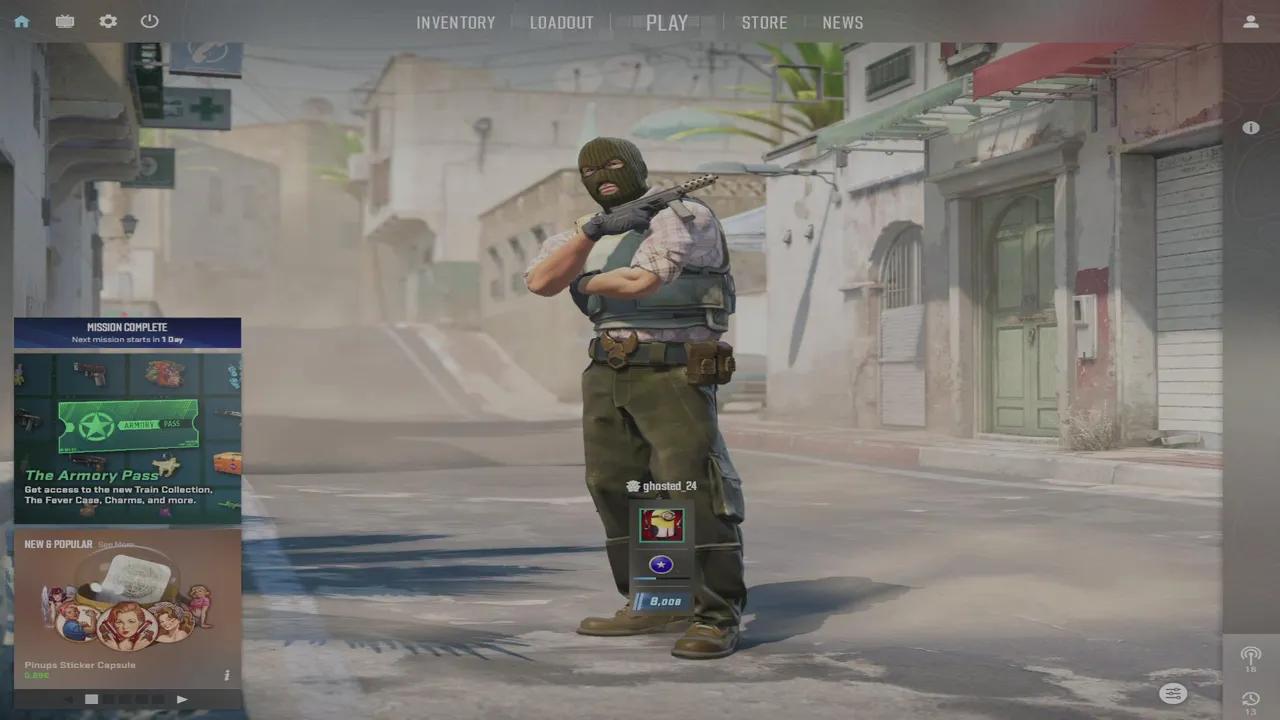
Task: Click the 0.89€ price on Pinups Sticker Capsule
Action: 36,676
